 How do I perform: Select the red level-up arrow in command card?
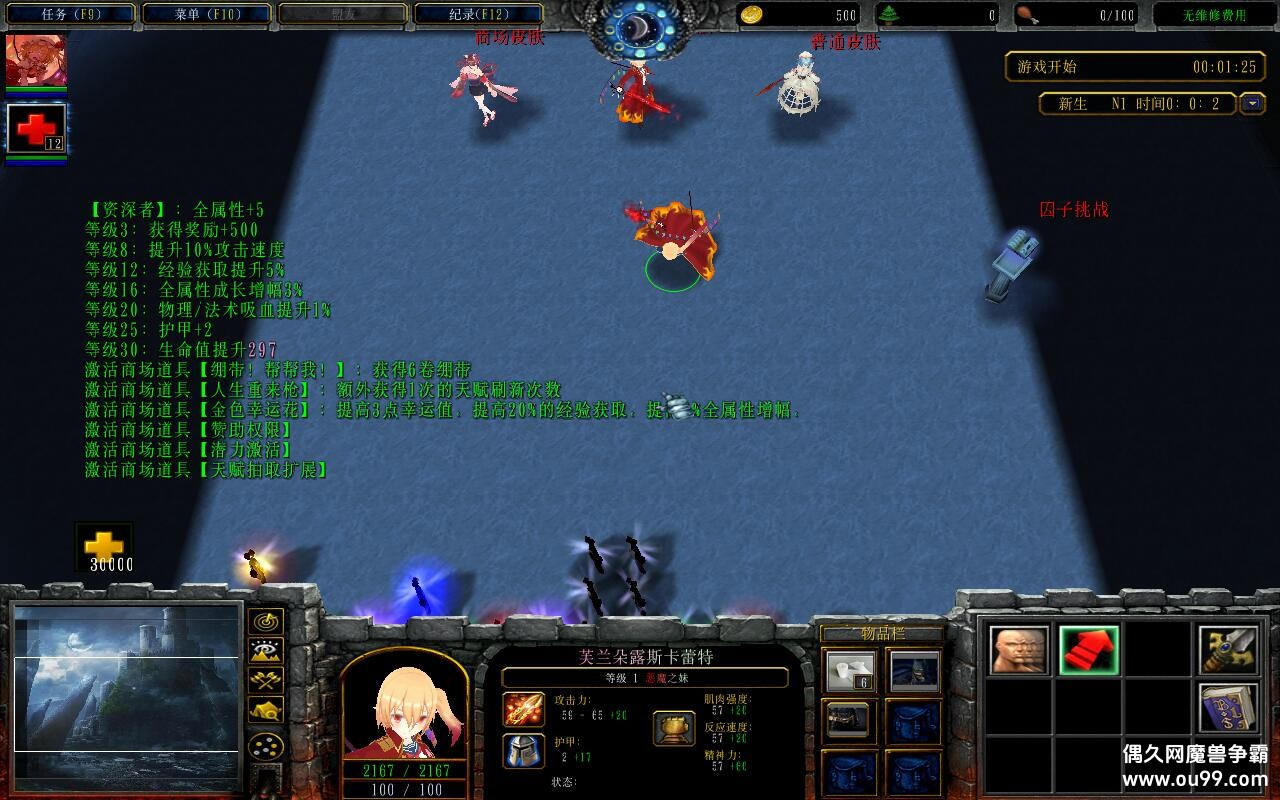(1090, 650)
